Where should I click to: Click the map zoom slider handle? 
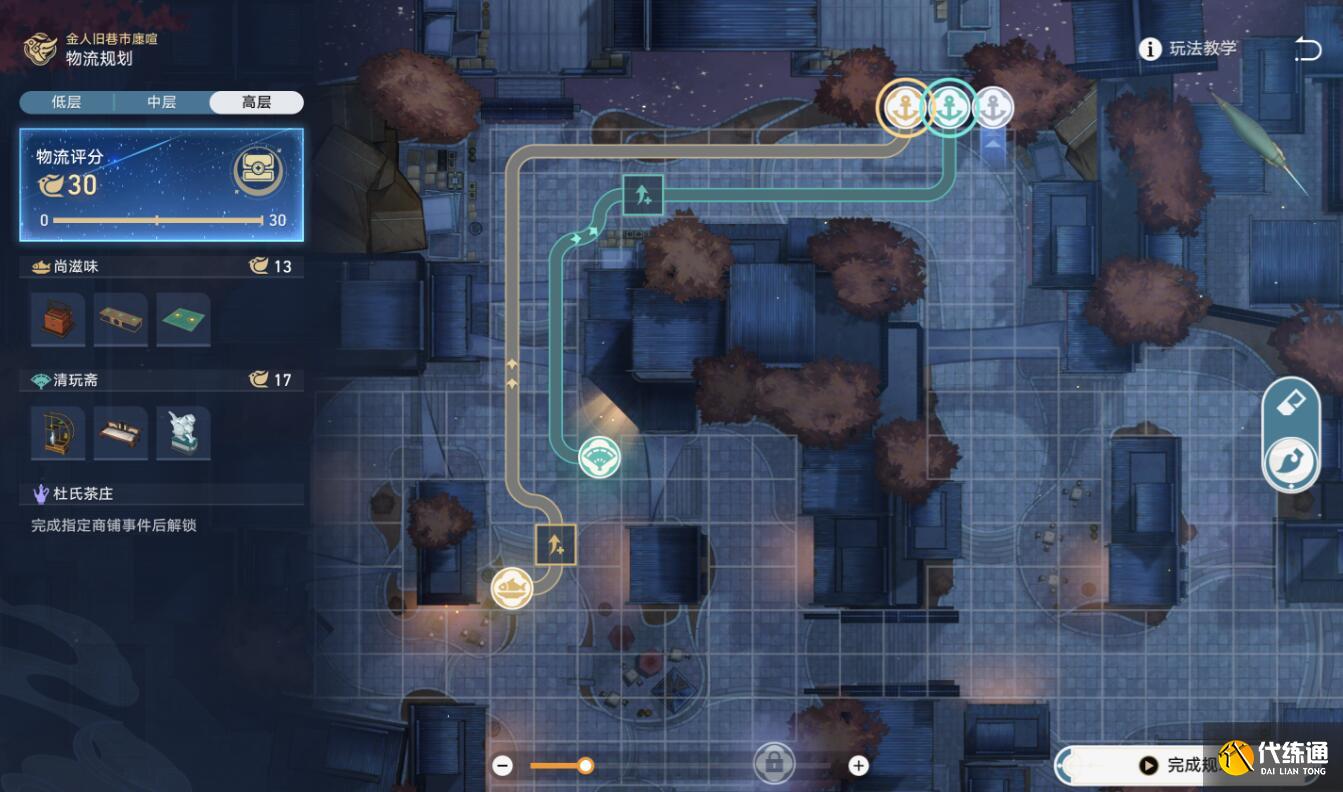(x=586, y=766)
